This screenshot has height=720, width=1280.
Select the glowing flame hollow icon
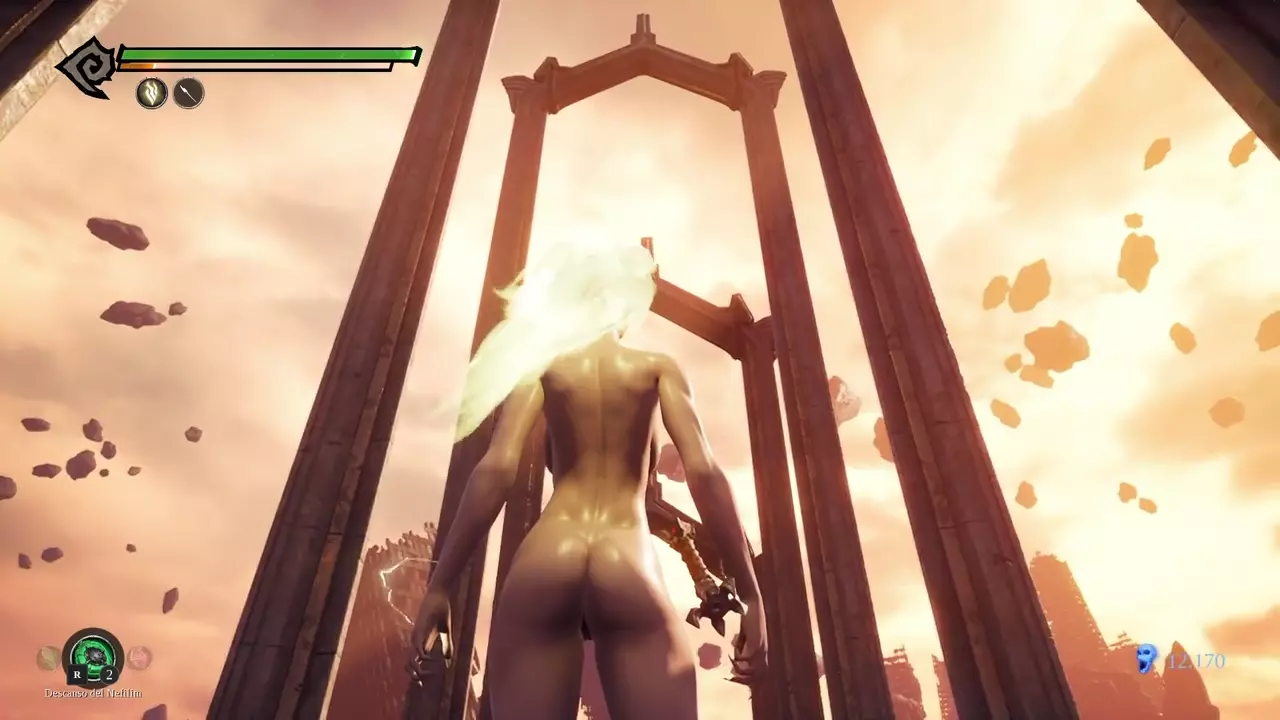pyautogui.click(x=152, y=94)
